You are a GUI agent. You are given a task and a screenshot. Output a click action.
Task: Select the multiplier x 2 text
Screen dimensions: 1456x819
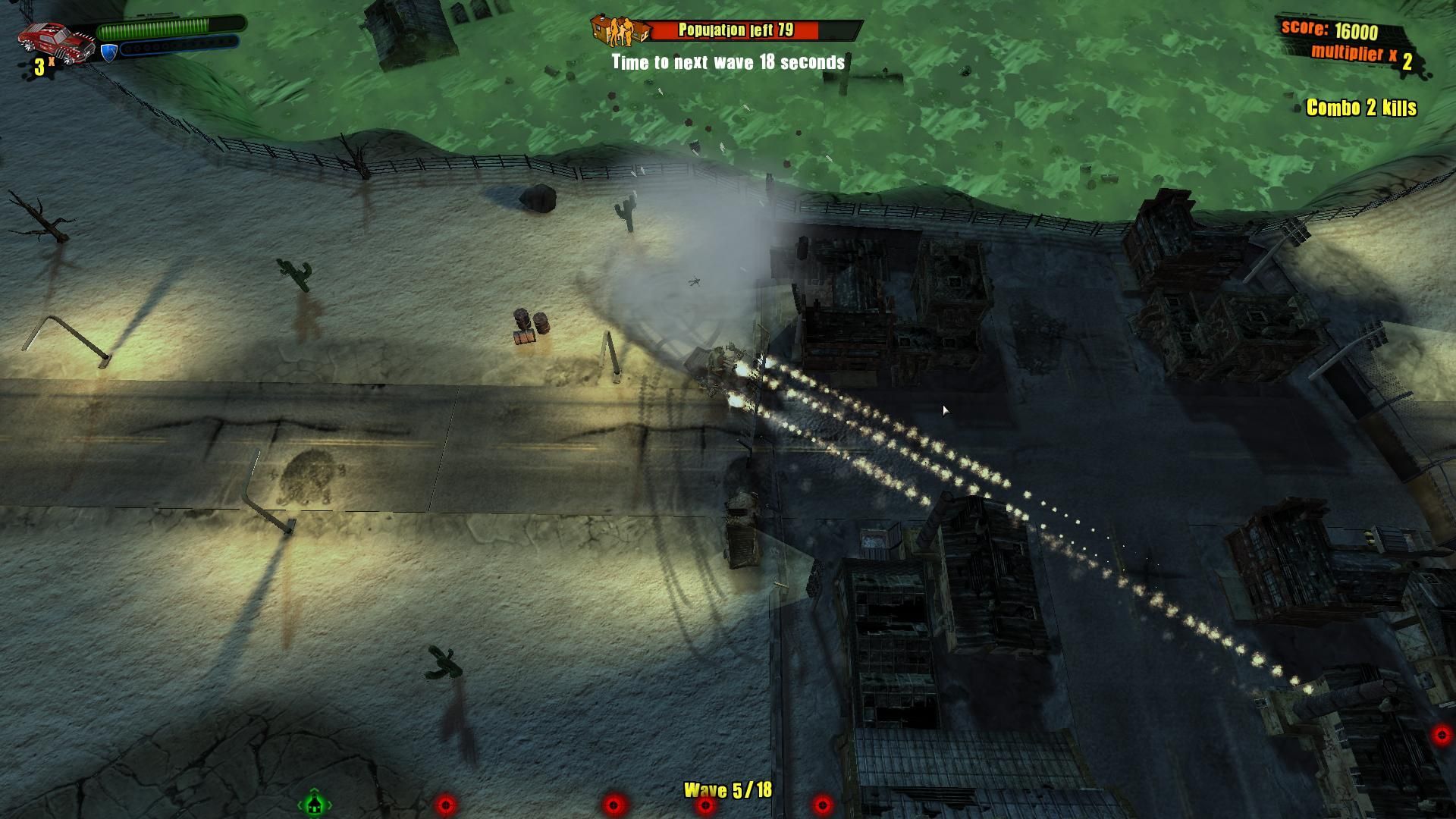pos(1361,53)
